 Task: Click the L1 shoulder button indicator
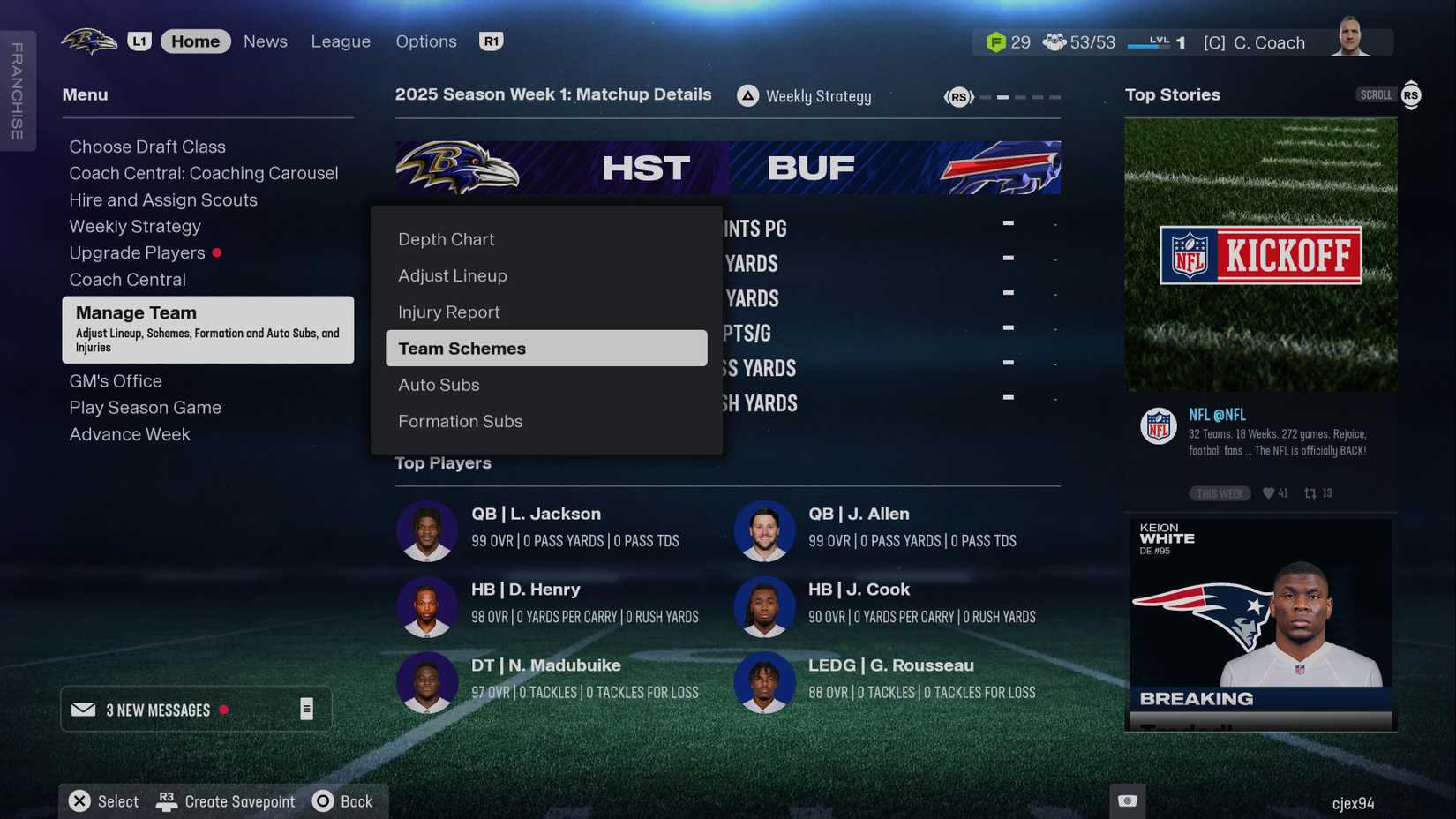click(x=140, y=40)
